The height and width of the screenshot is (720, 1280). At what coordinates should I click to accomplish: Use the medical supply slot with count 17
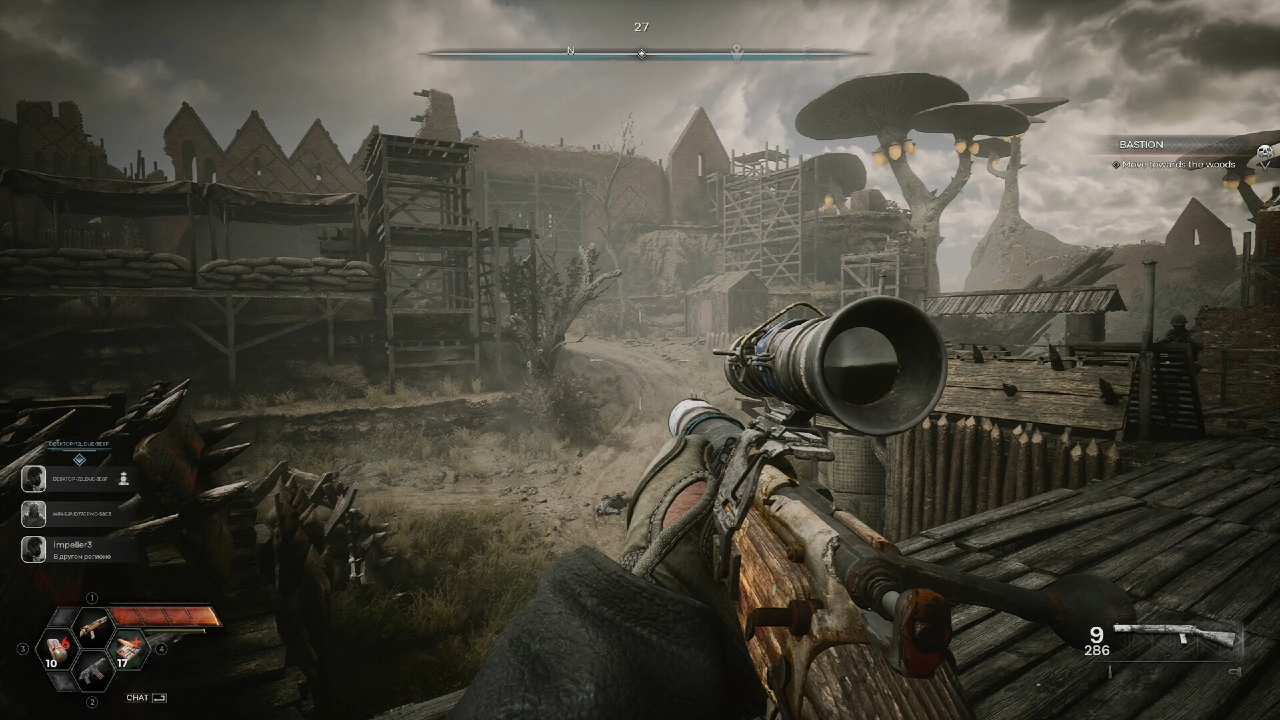(129, 650)
